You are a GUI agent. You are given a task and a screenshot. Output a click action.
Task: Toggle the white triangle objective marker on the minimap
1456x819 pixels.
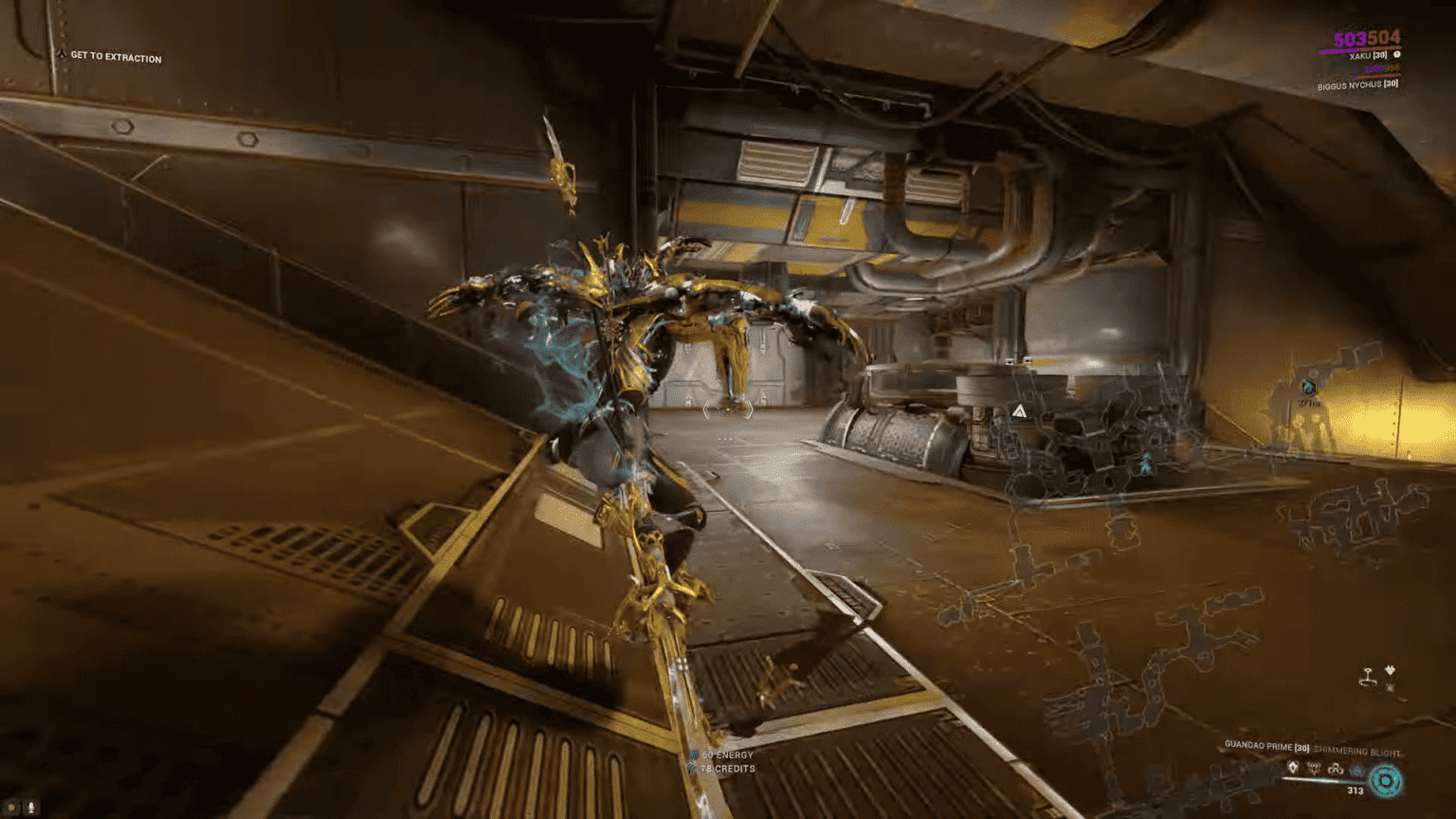[x=1021, y=409]
